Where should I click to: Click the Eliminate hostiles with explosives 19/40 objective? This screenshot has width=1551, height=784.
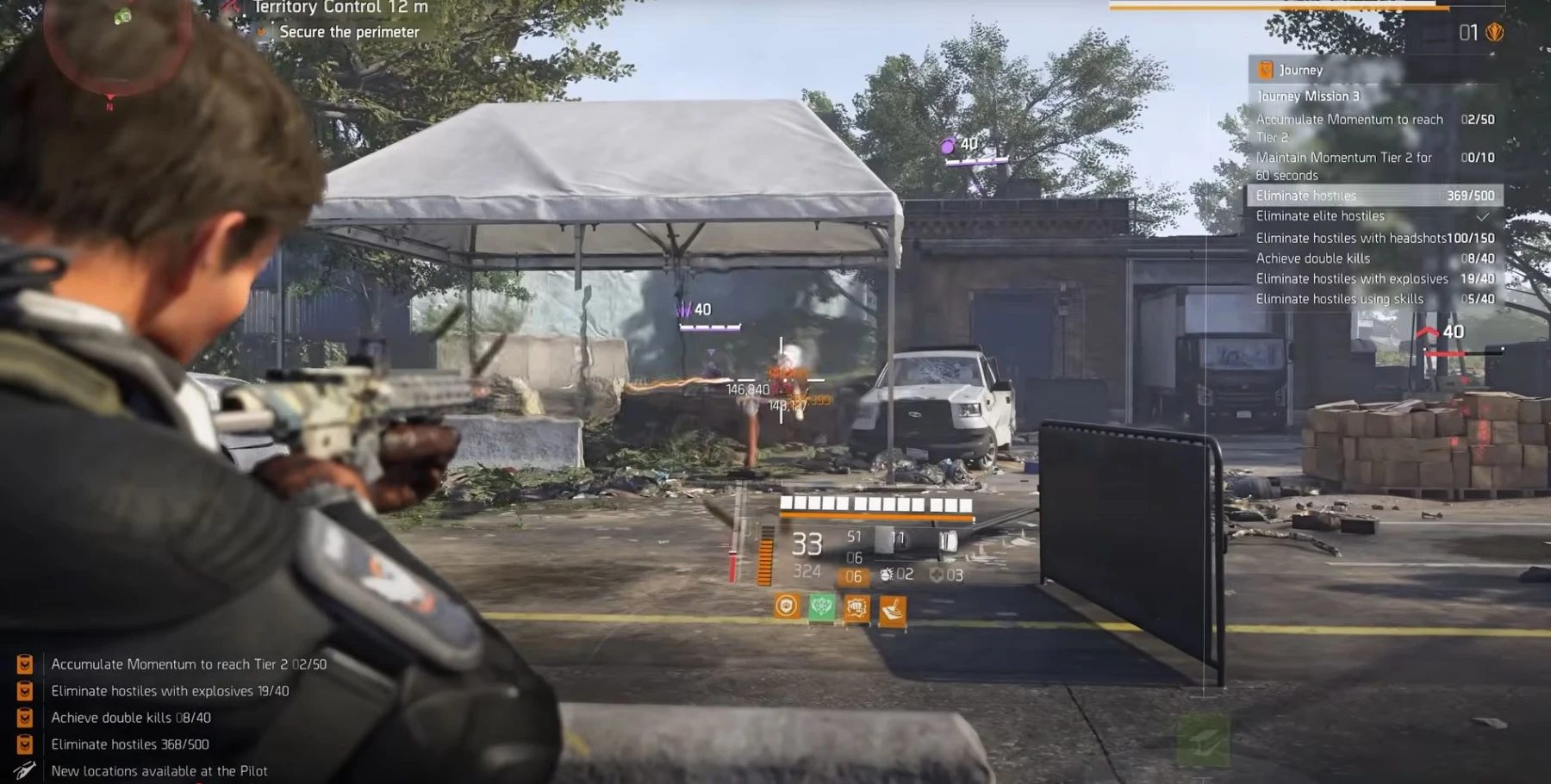coord(1351,278)
